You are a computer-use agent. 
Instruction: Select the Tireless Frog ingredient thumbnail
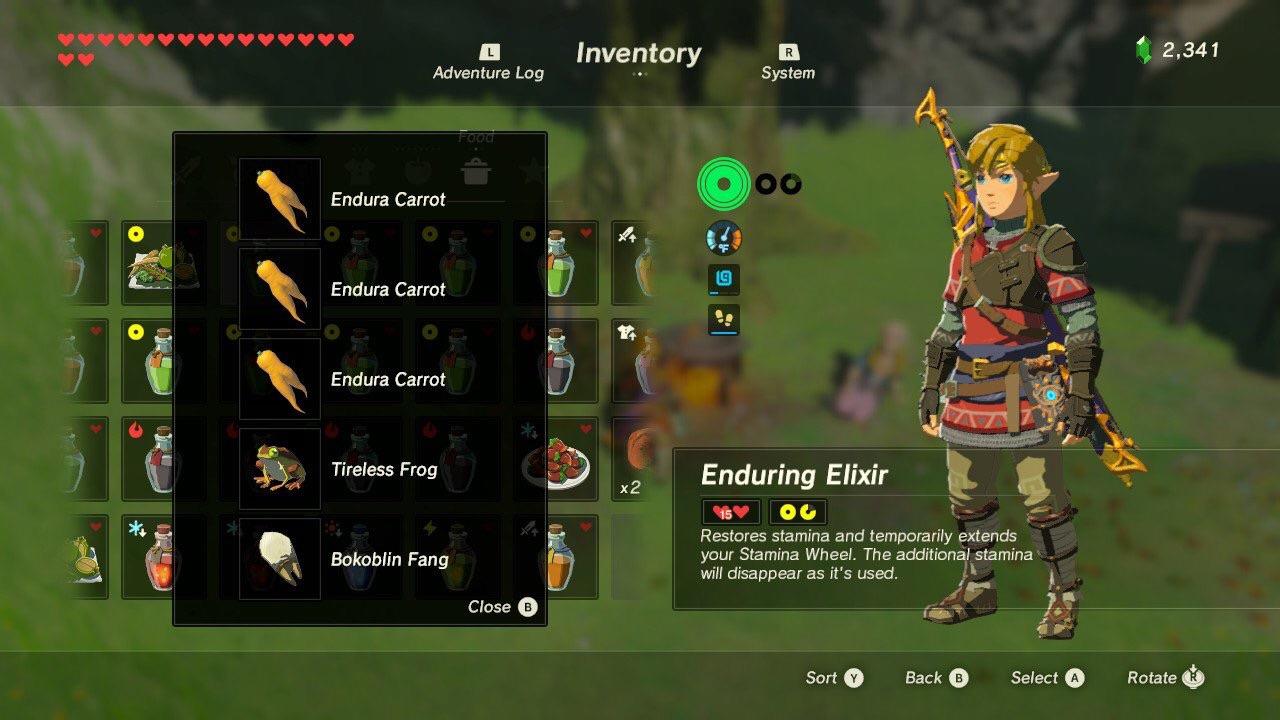pyautogui.click(x=280, y=468)
